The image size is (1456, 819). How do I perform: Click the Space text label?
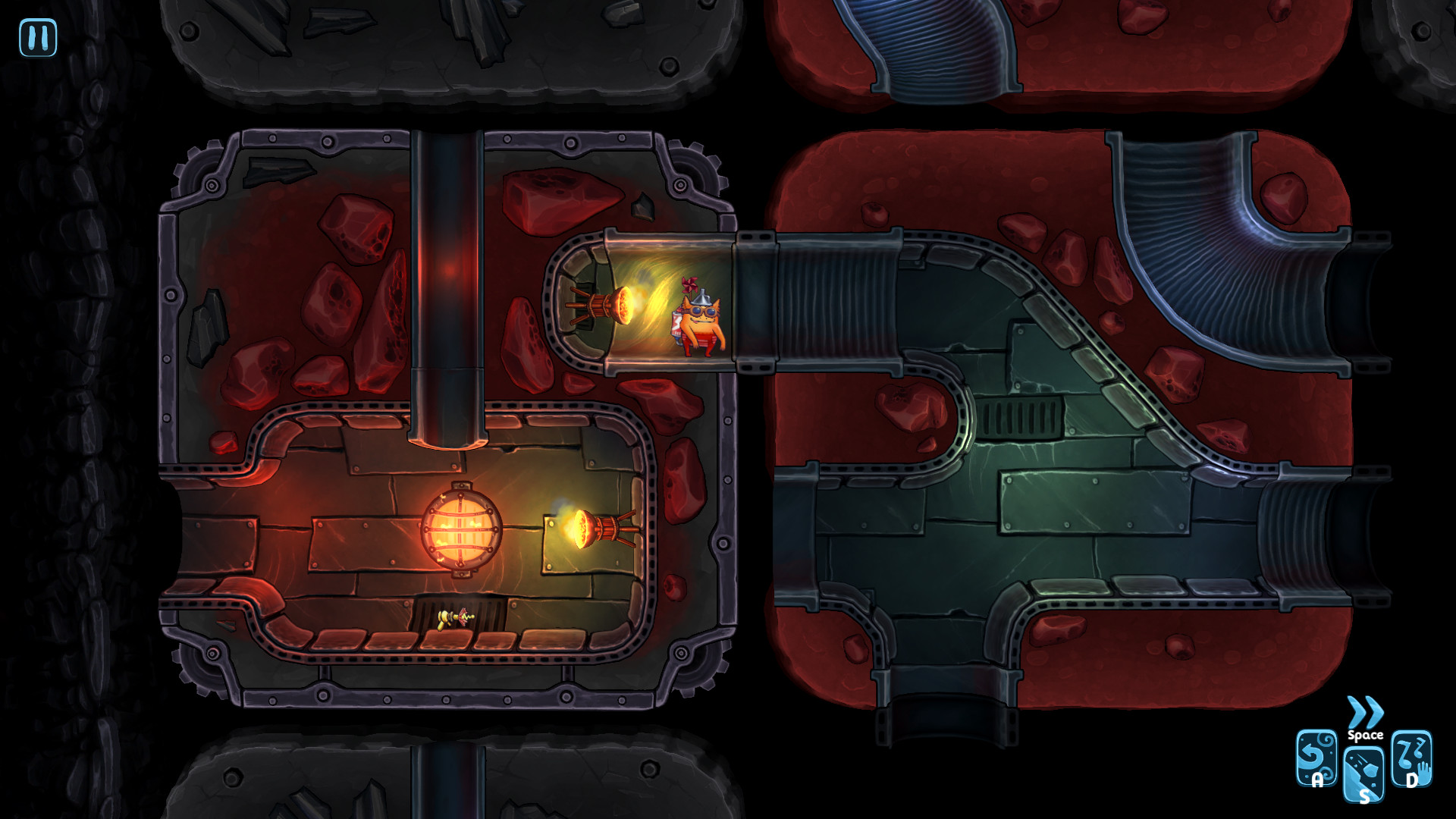coord(1366,735)
